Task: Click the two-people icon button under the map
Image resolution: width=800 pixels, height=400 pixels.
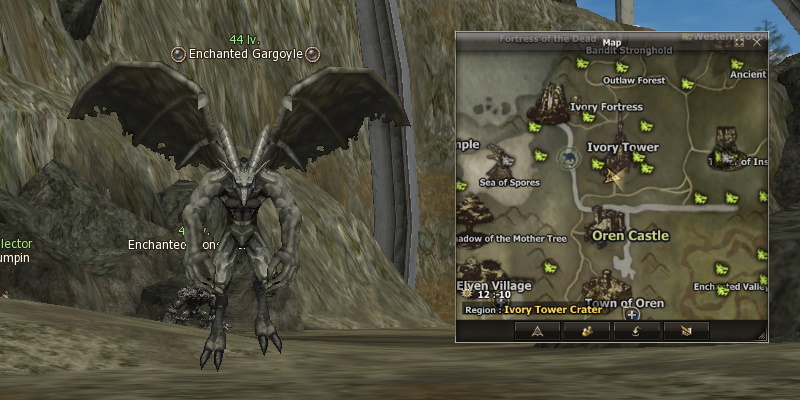Action: pyautogui.click(x=586, y=331)
